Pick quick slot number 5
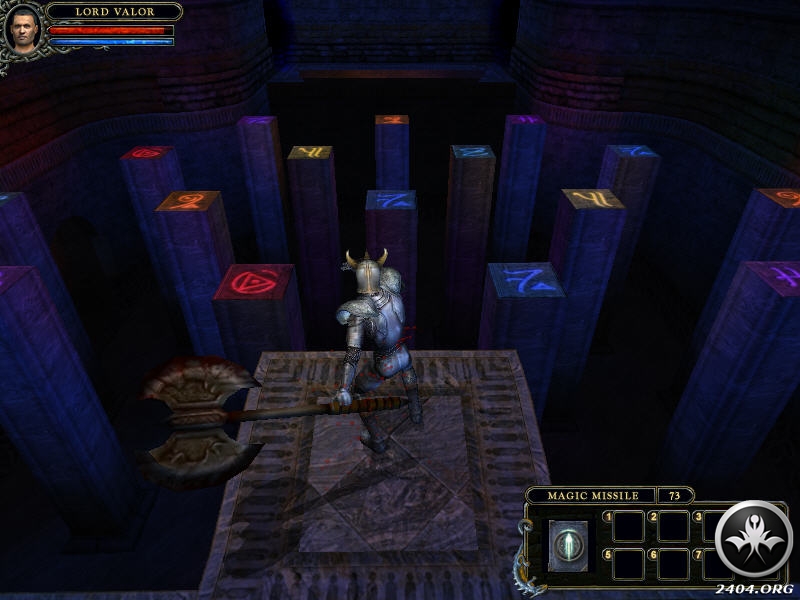800x600 pixels. [x=628, y=563]
